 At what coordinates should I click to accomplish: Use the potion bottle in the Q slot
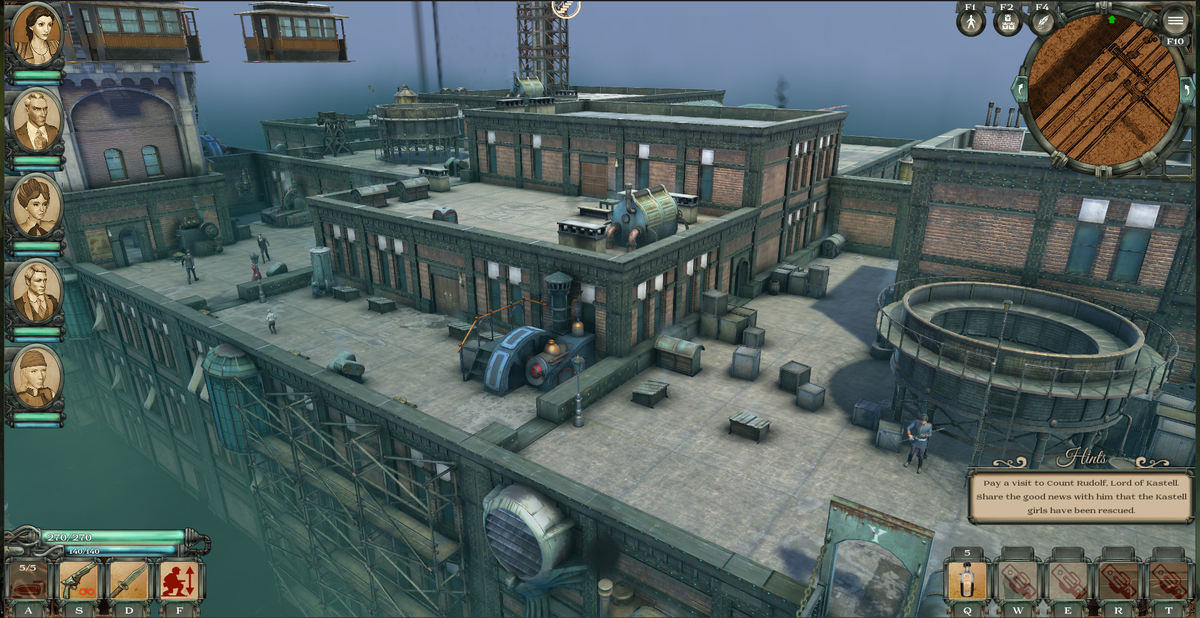coord(967,581)
